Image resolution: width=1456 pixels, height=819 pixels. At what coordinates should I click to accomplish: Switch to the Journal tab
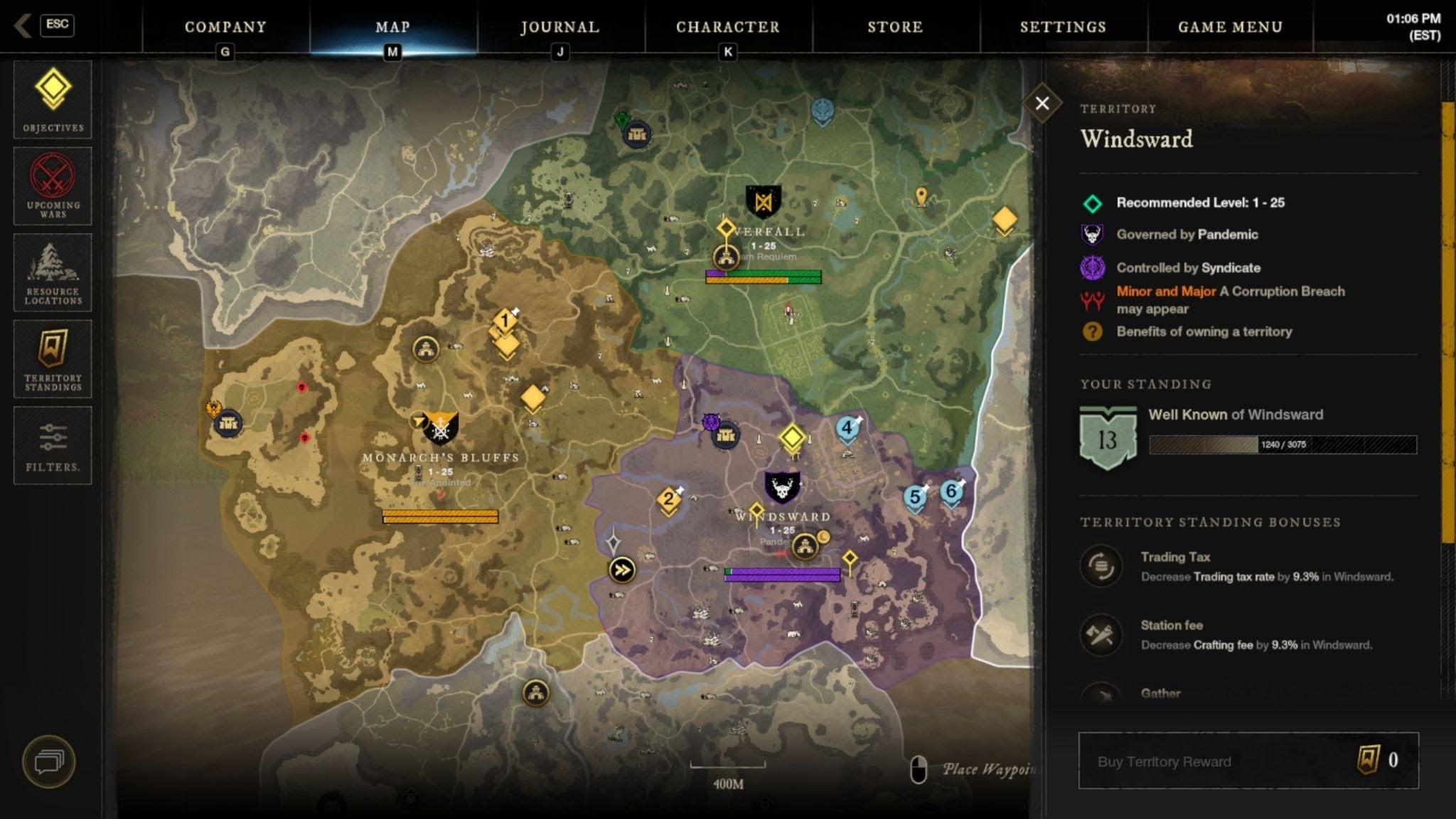point(560,27)
